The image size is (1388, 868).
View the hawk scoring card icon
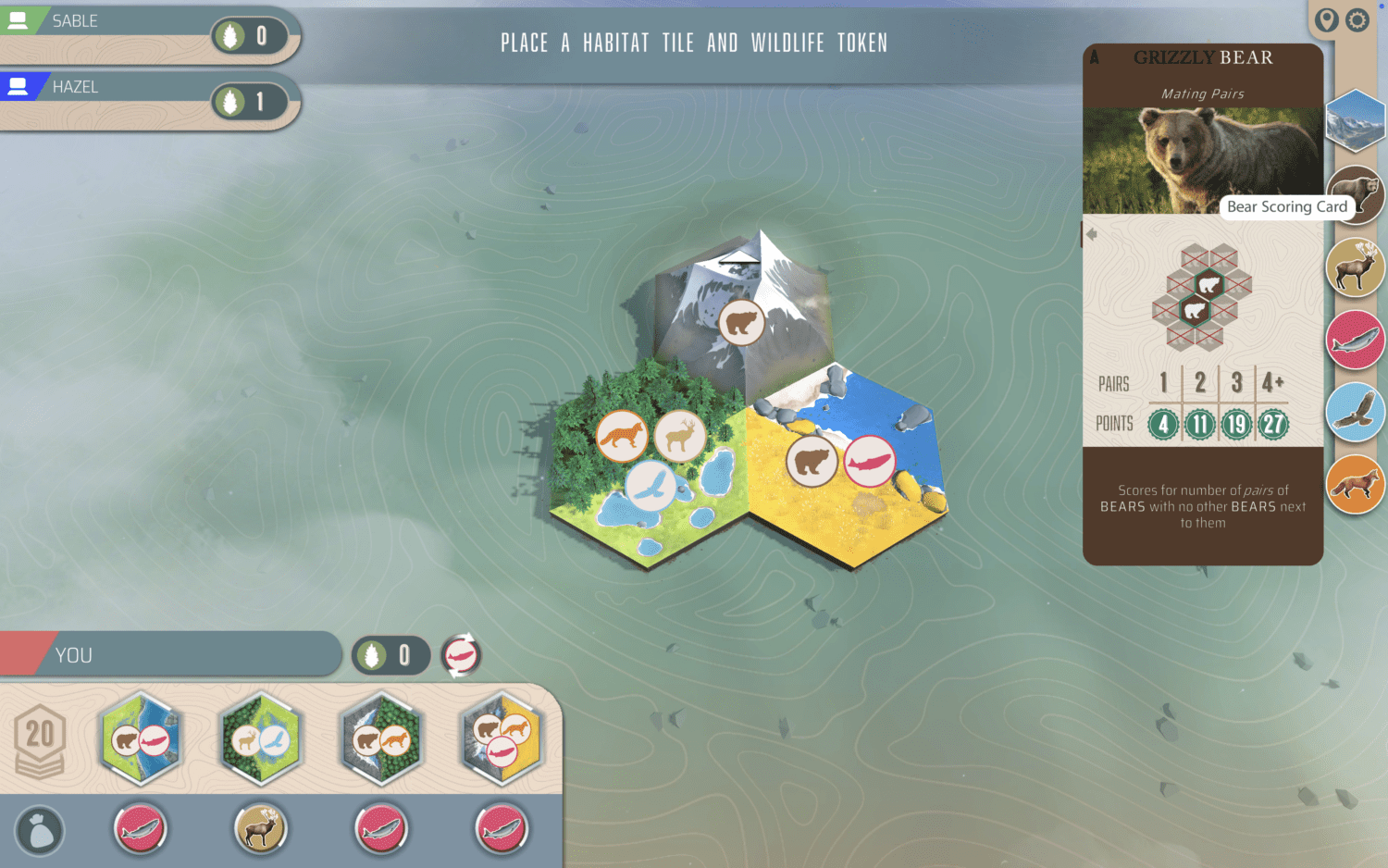1355,411
